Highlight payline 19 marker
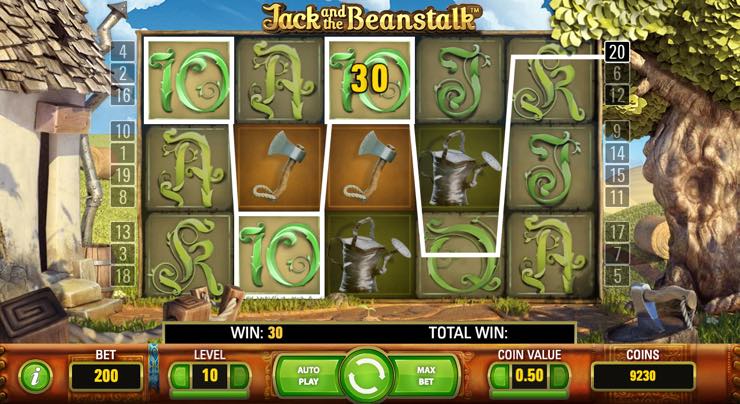 (123, 174)
